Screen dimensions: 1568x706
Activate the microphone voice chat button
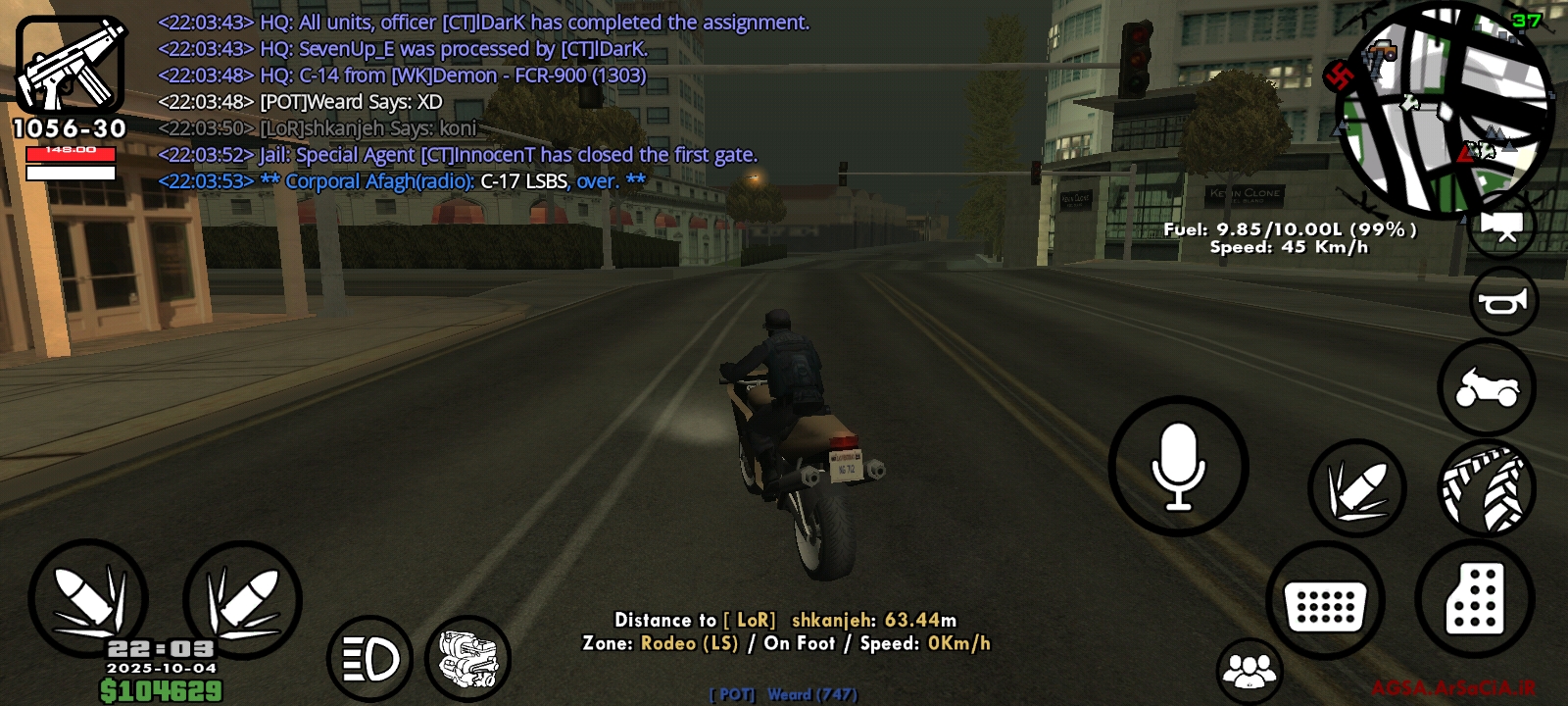pos(1178,466)
